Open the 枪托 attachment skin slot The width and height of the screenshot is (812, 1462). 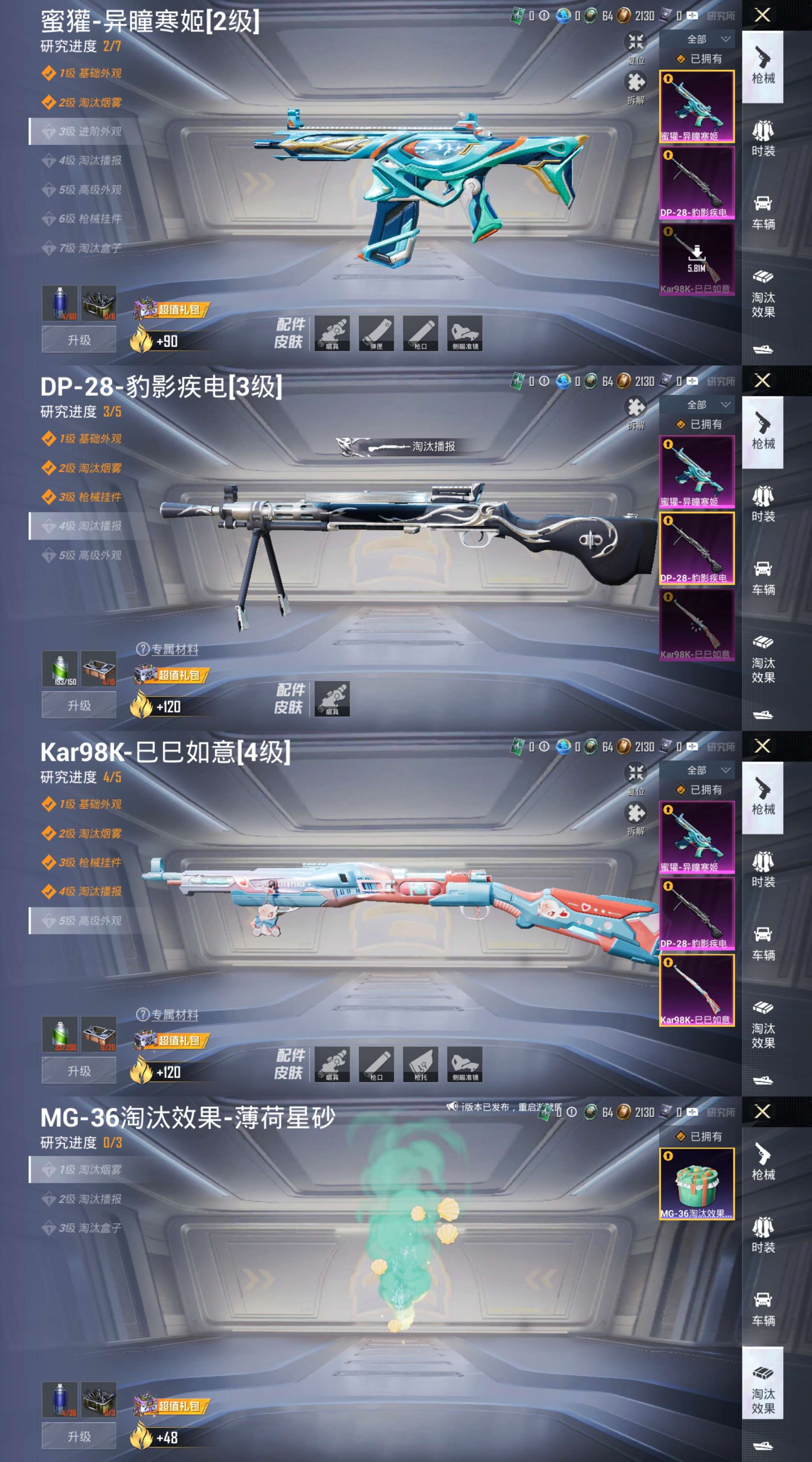click(x=420, y=1064)
